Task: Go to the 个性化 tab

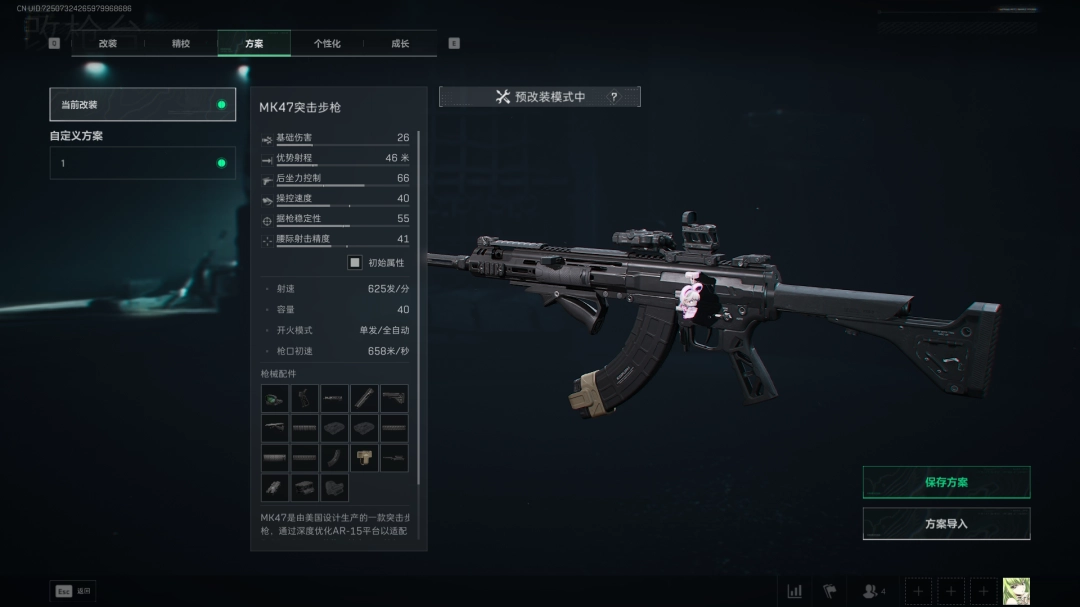Action: pyautogui.click(x=327, y=44)
